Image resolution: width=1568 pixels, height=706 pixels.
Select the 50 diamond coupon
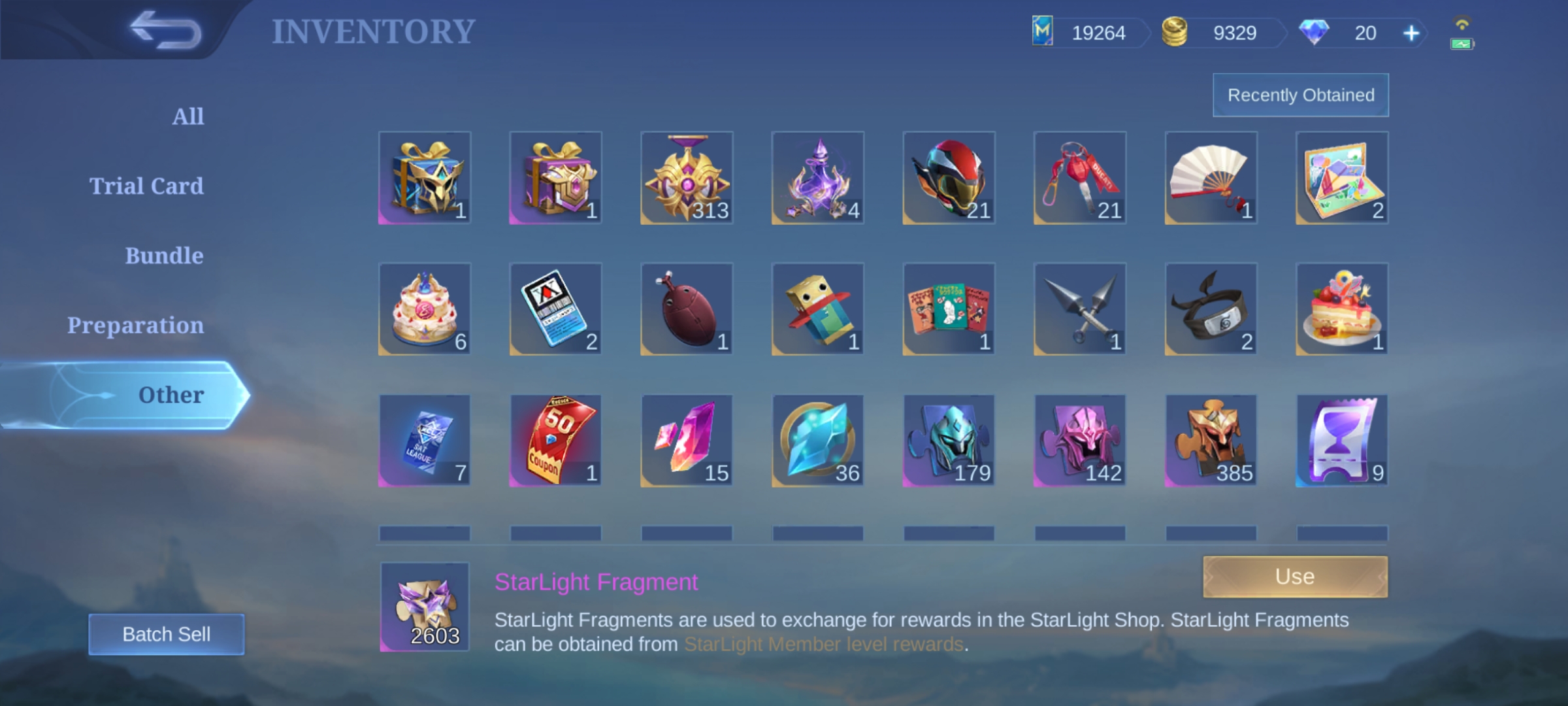[x=555, y=441]
